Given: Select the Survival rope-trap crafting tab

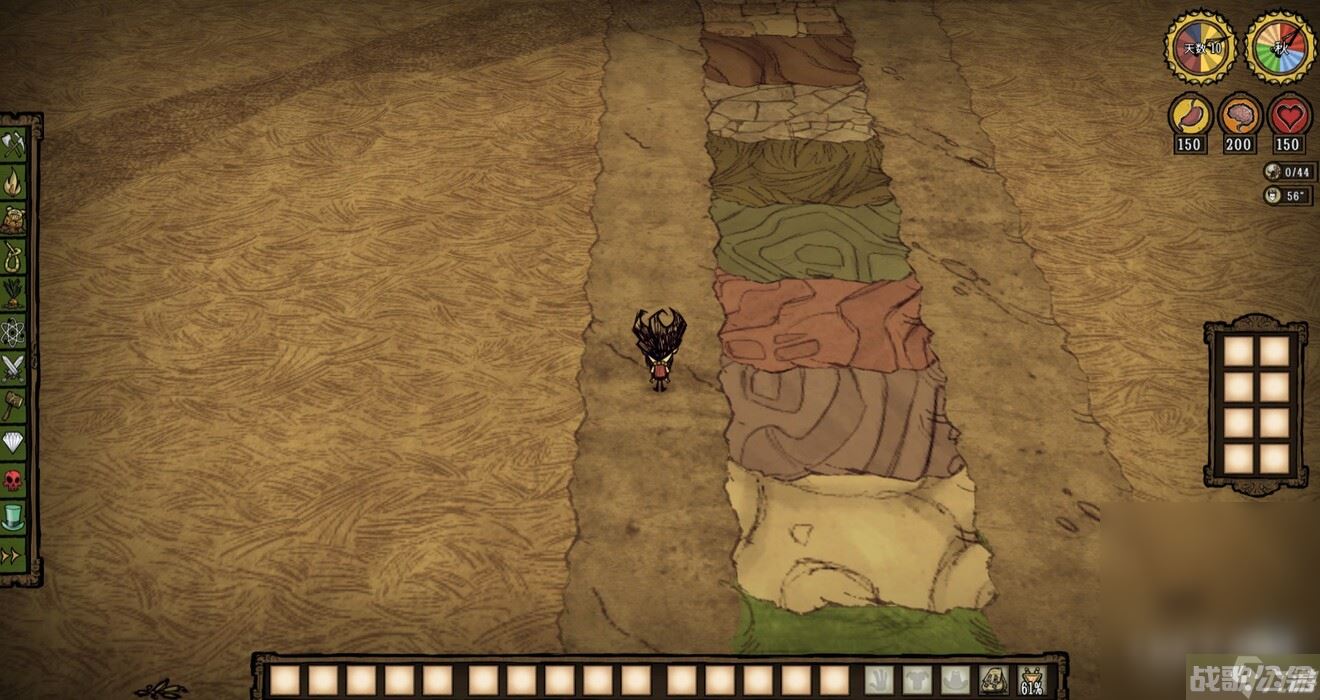Looking at the screenshot, I should click(13, 257).
